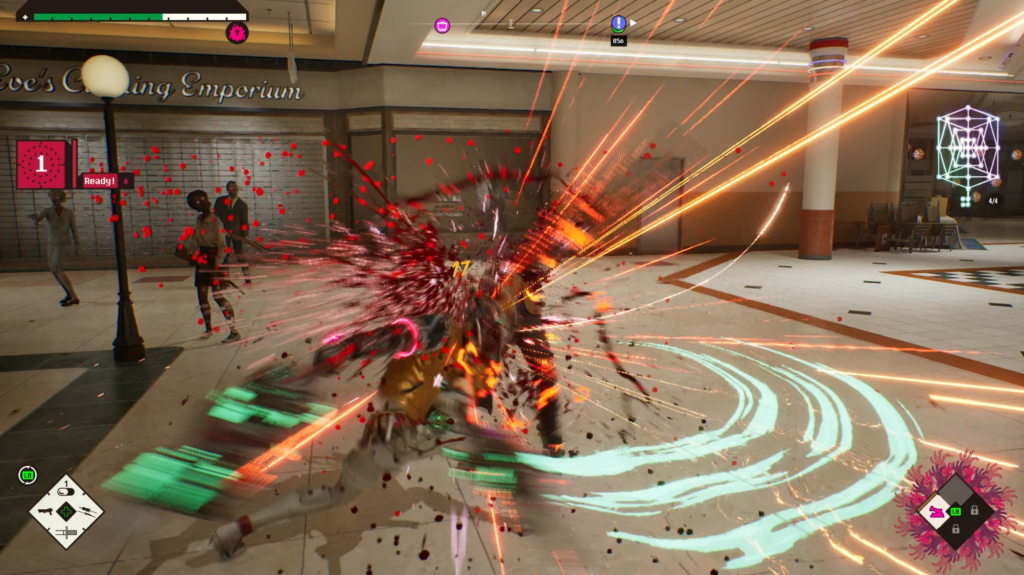This screenshot has height=575, width=1024.
Task: Select the weapon selector diamond
Action: click(66, 511)
